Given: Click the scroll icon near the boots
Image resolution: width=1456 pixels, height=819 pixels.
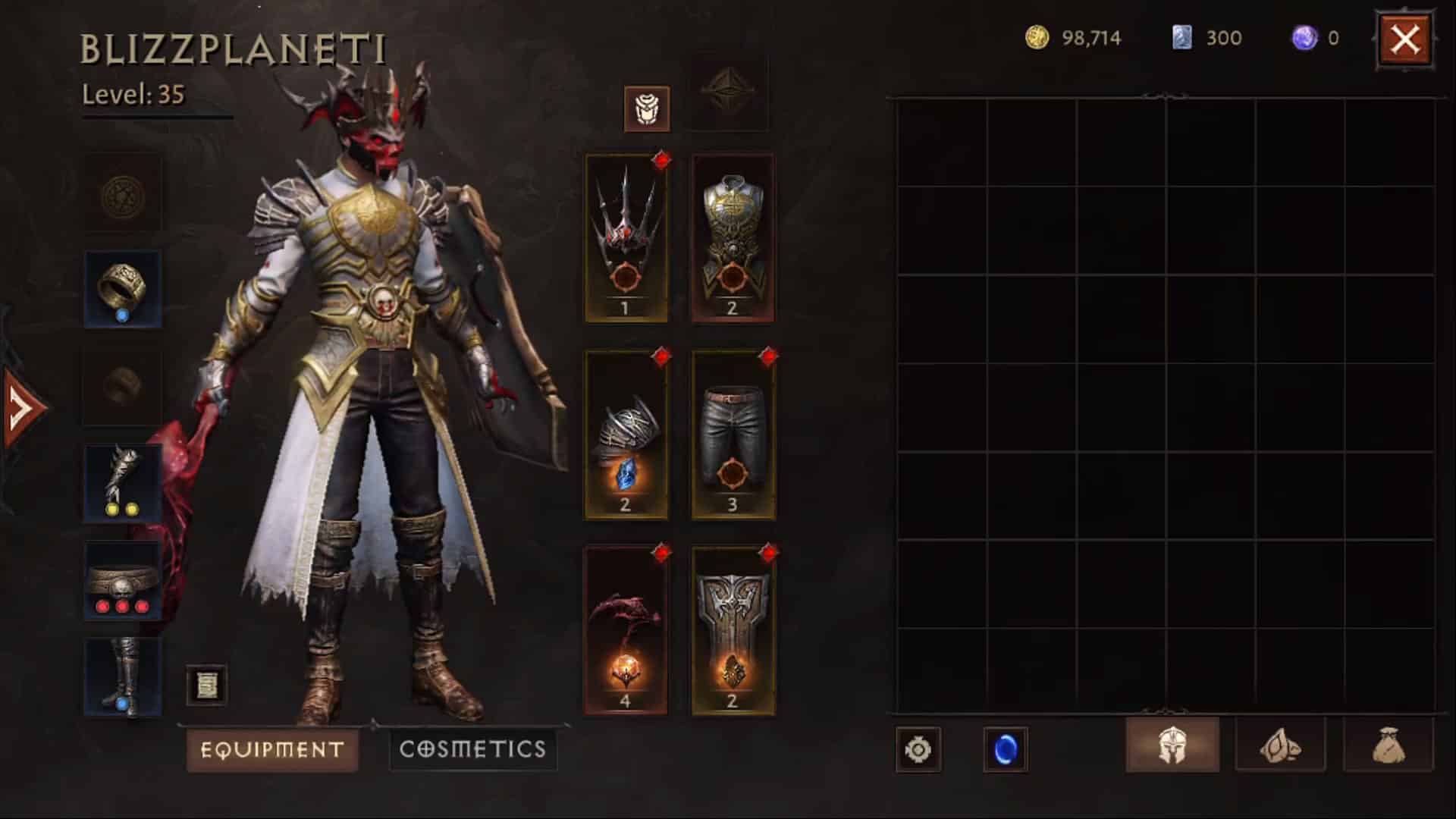Looking at the screenshot, I should pos(207,685).
